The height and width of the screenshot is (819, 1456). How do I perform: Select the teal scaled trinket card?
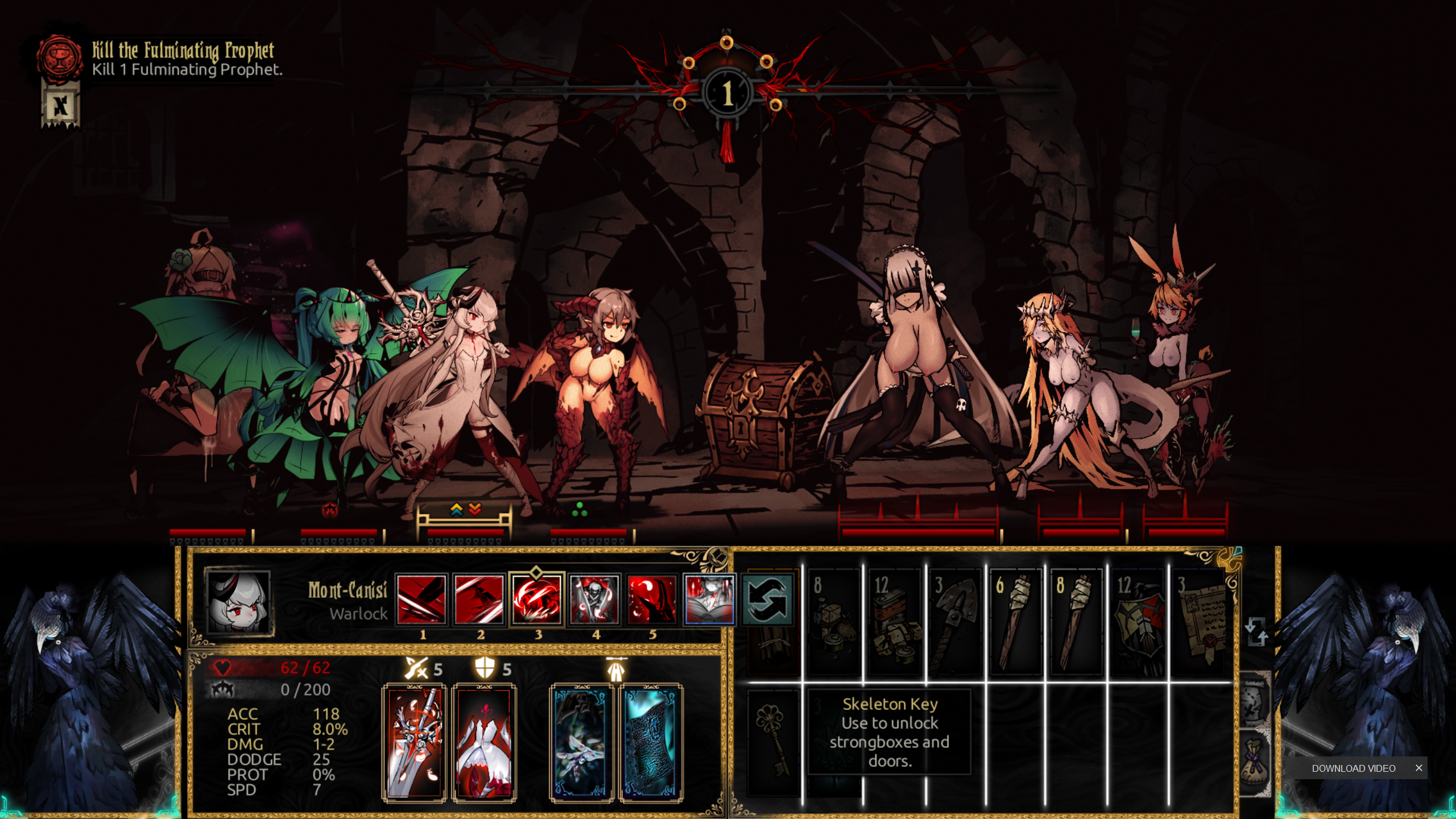pyautogui.click(x=651, y=742)
